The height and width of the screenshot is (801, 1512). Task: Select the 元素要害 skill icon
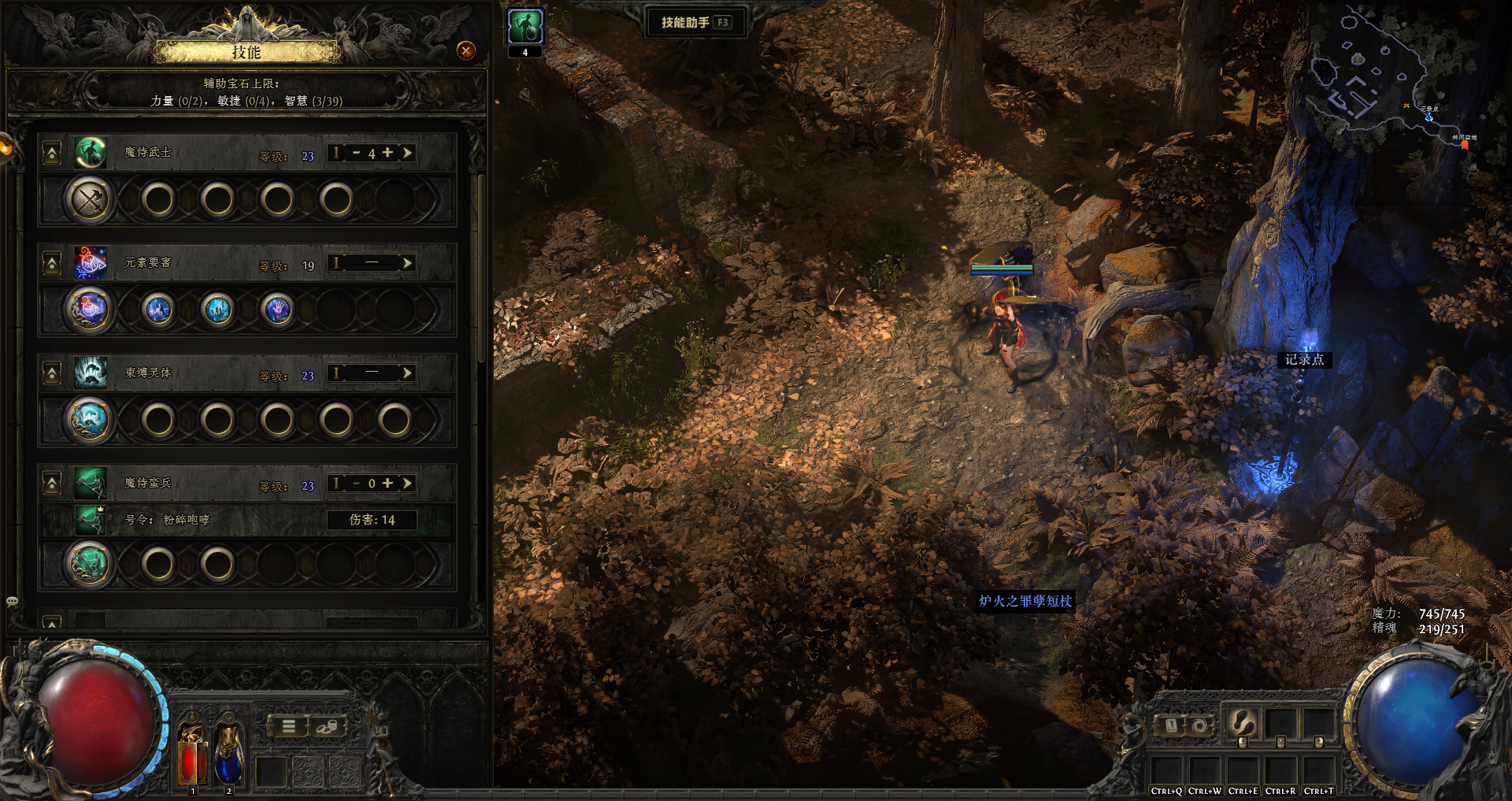(91, 263)
